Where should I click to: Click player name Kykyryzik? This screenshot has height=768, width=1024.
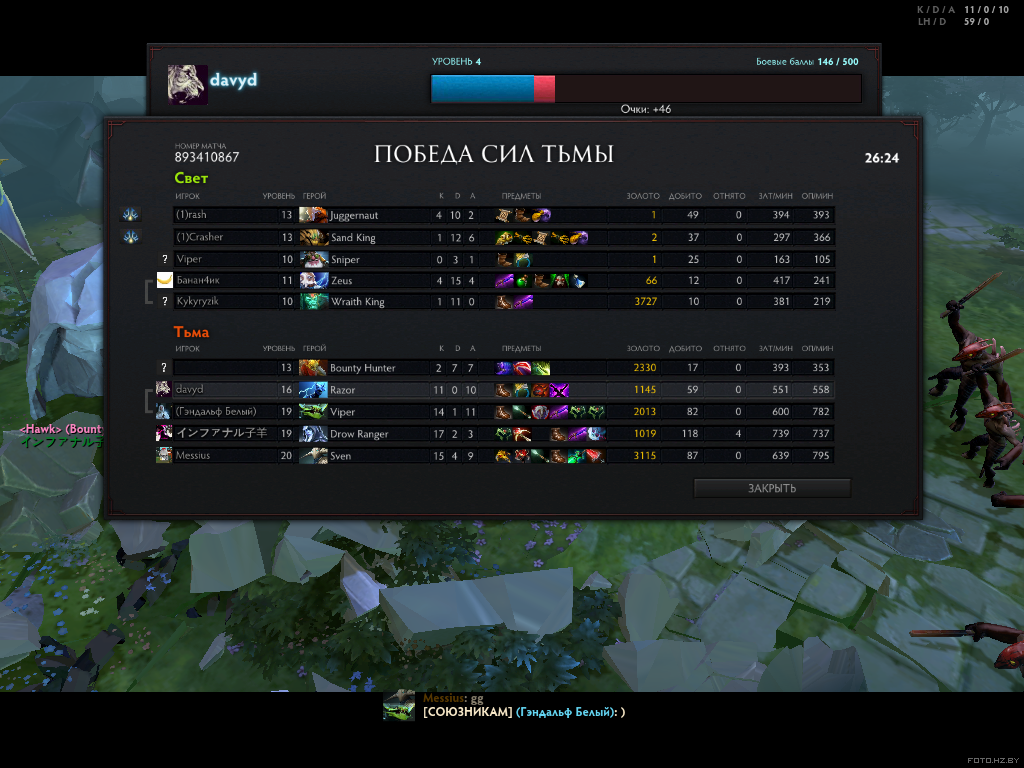[196, 302]
